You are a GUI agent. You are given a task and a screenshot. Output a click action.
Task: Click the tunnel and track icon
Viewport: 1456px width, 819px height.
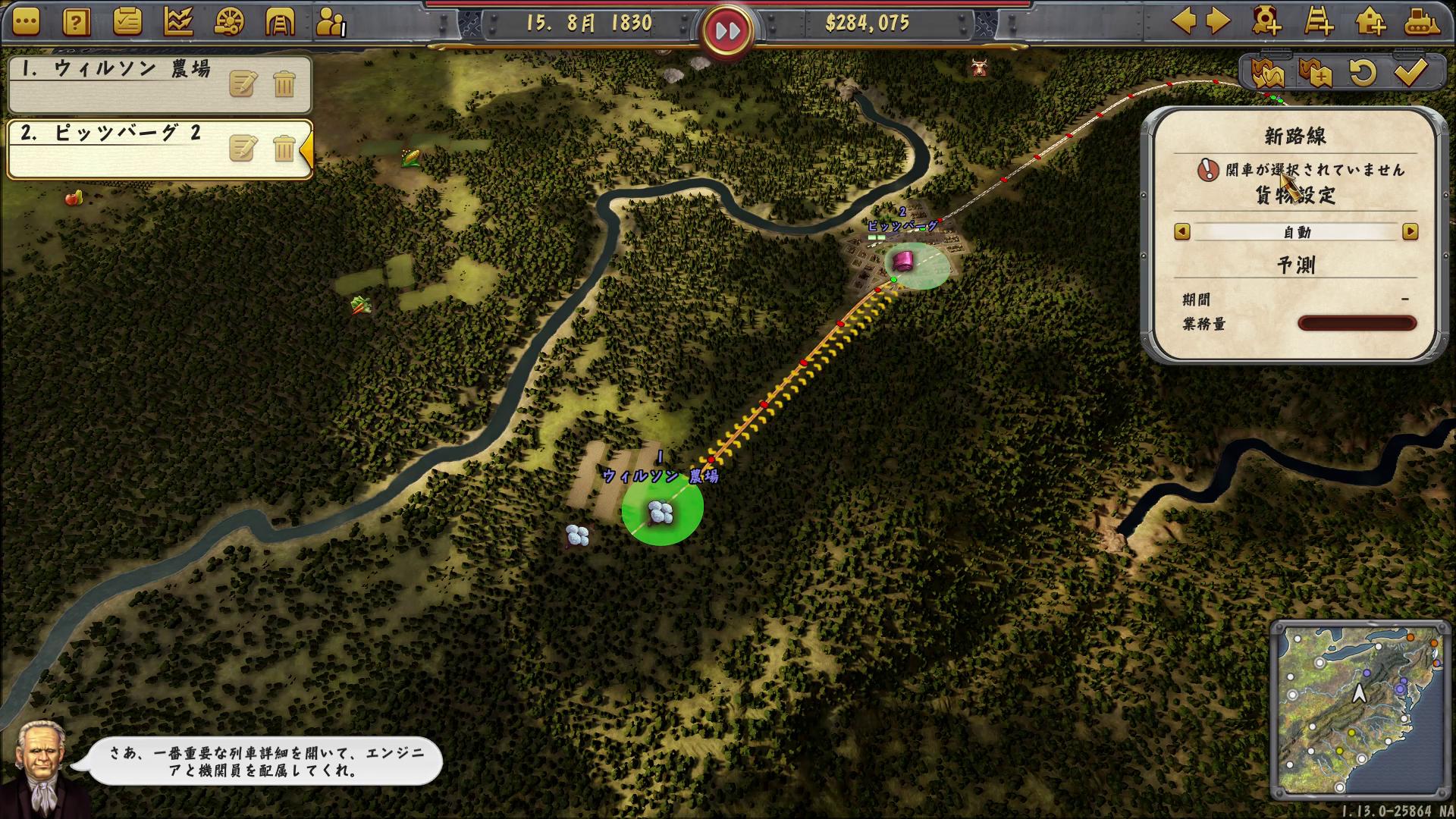click(x=279, y=22)
